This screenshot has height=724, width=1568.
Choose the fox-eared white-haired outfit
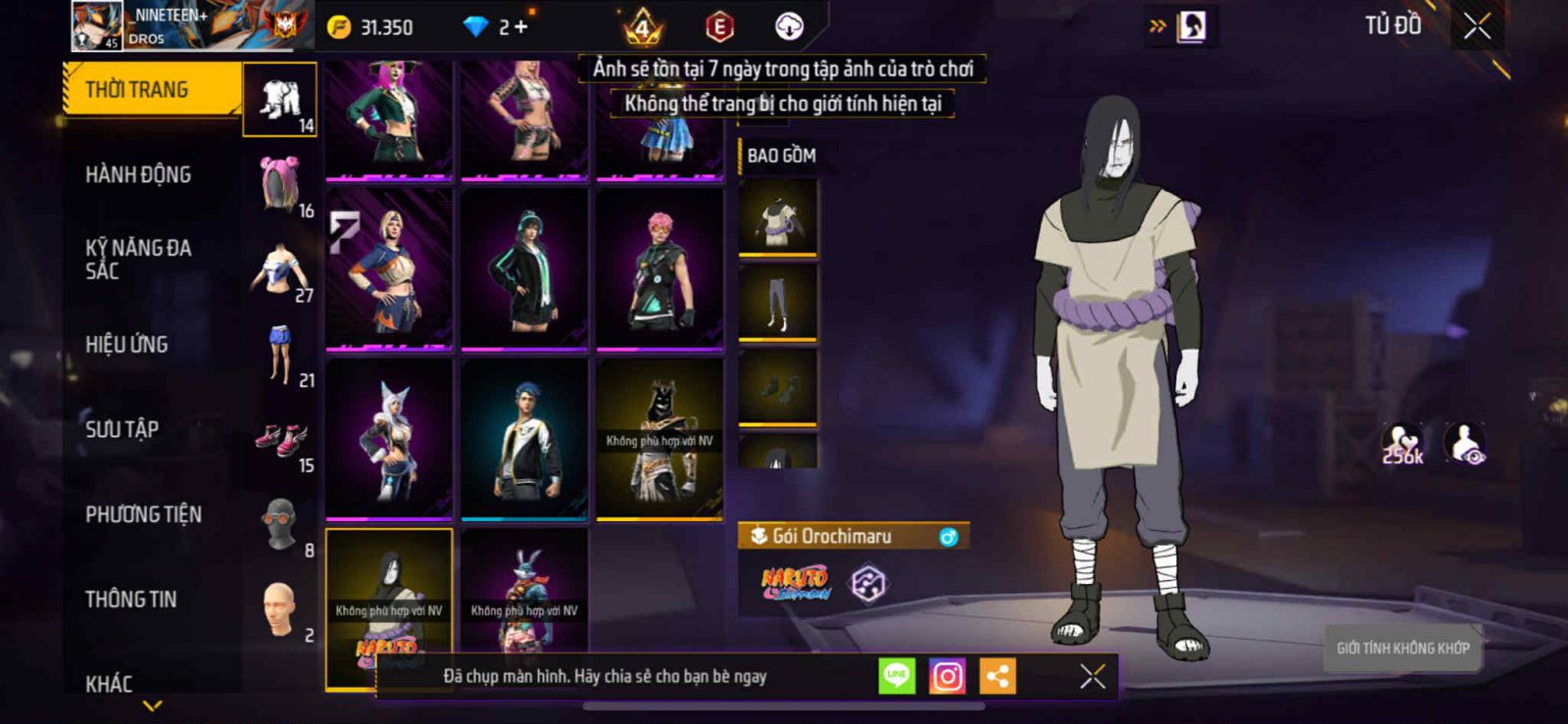389,439
